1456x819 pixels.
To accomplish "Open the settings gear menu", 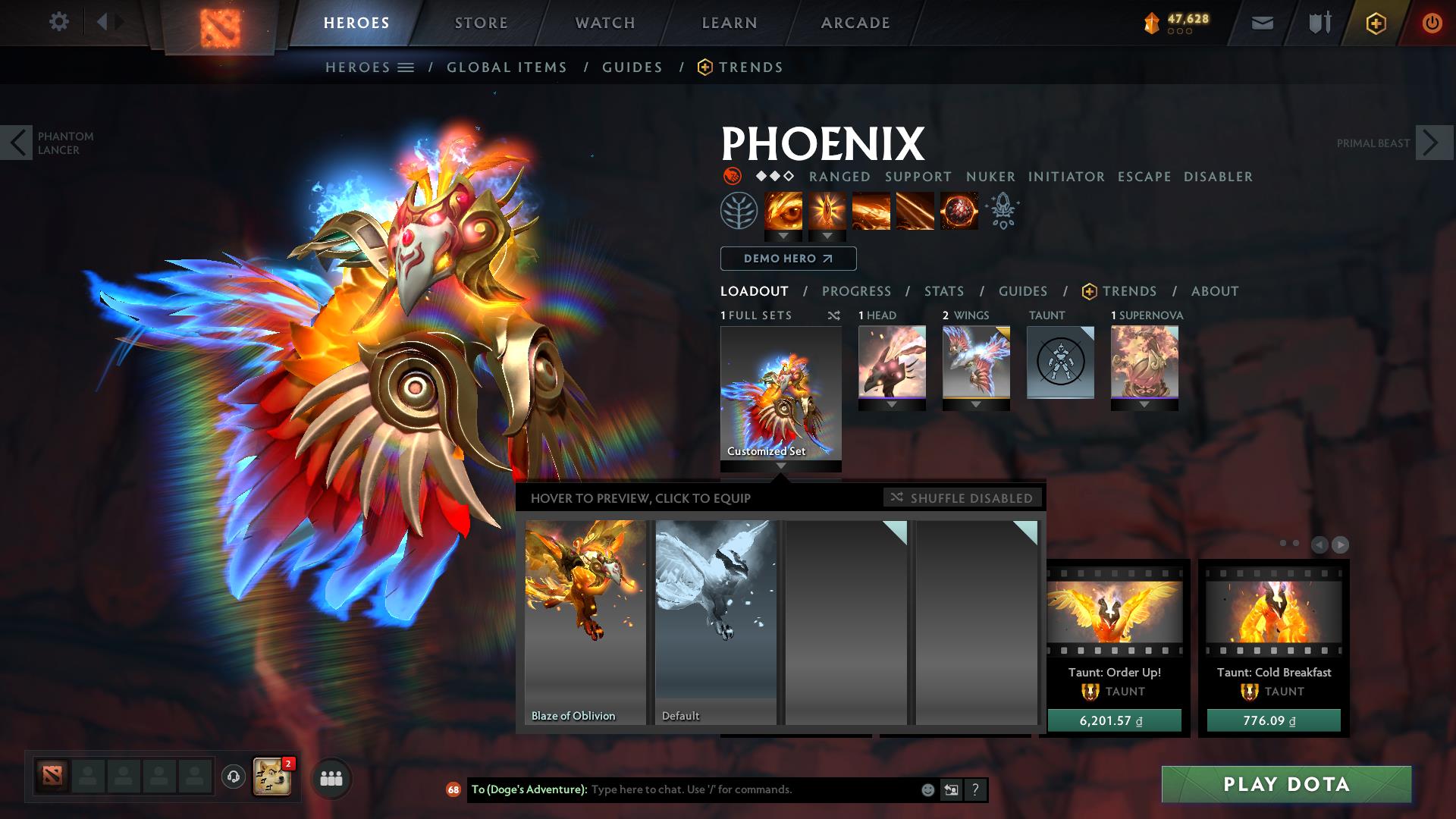I will click(x=59, y=21).
